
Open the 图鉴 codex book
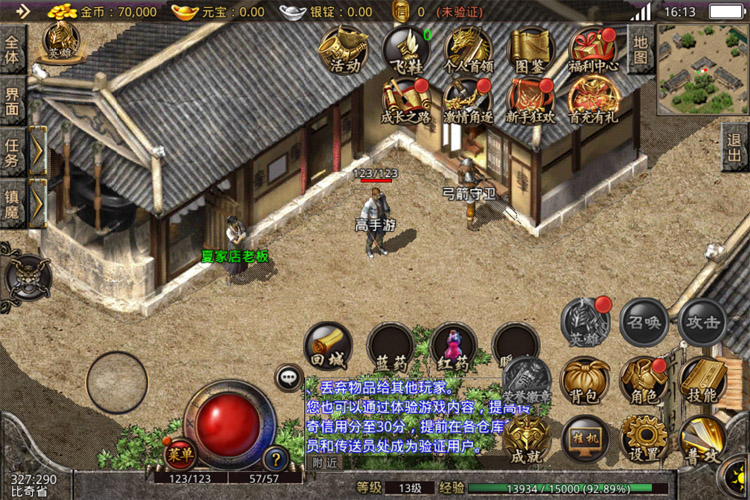point(531,49)
